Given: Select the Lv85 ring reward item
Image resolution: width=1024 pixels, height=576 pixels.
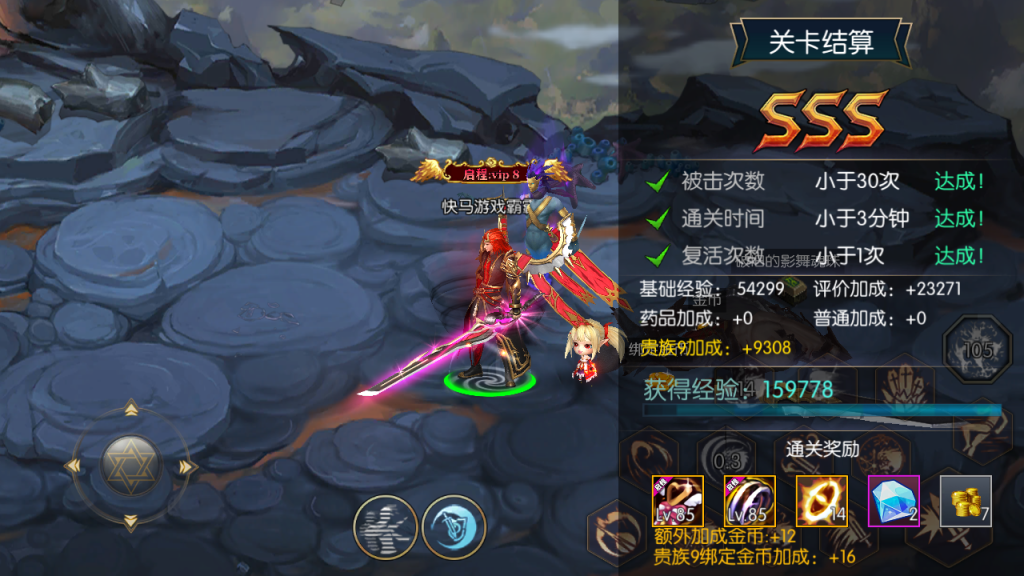Looking at the screenshot, I should (749, 501).
